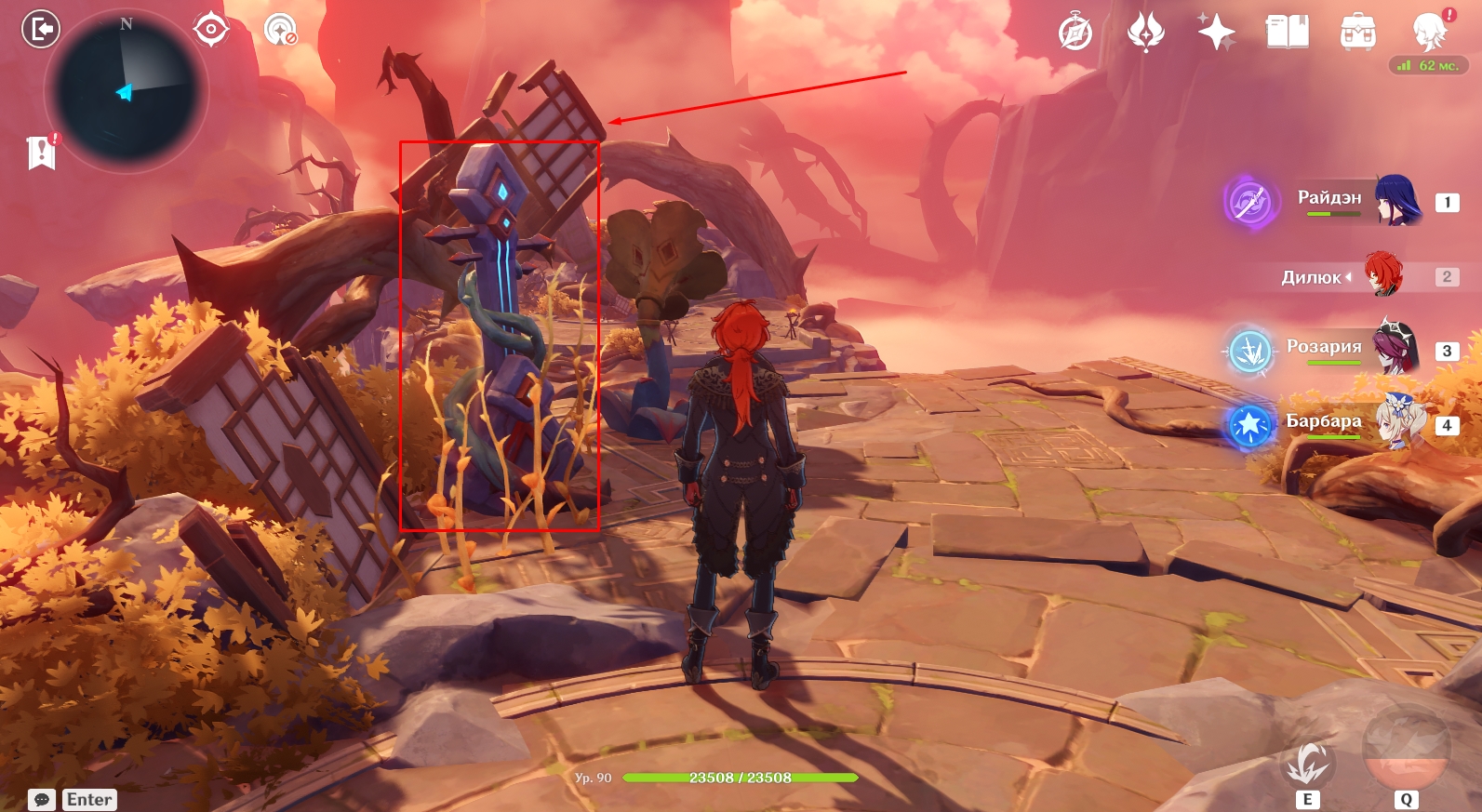Open the quest bookmark icon with alert

tap(42, 152)
